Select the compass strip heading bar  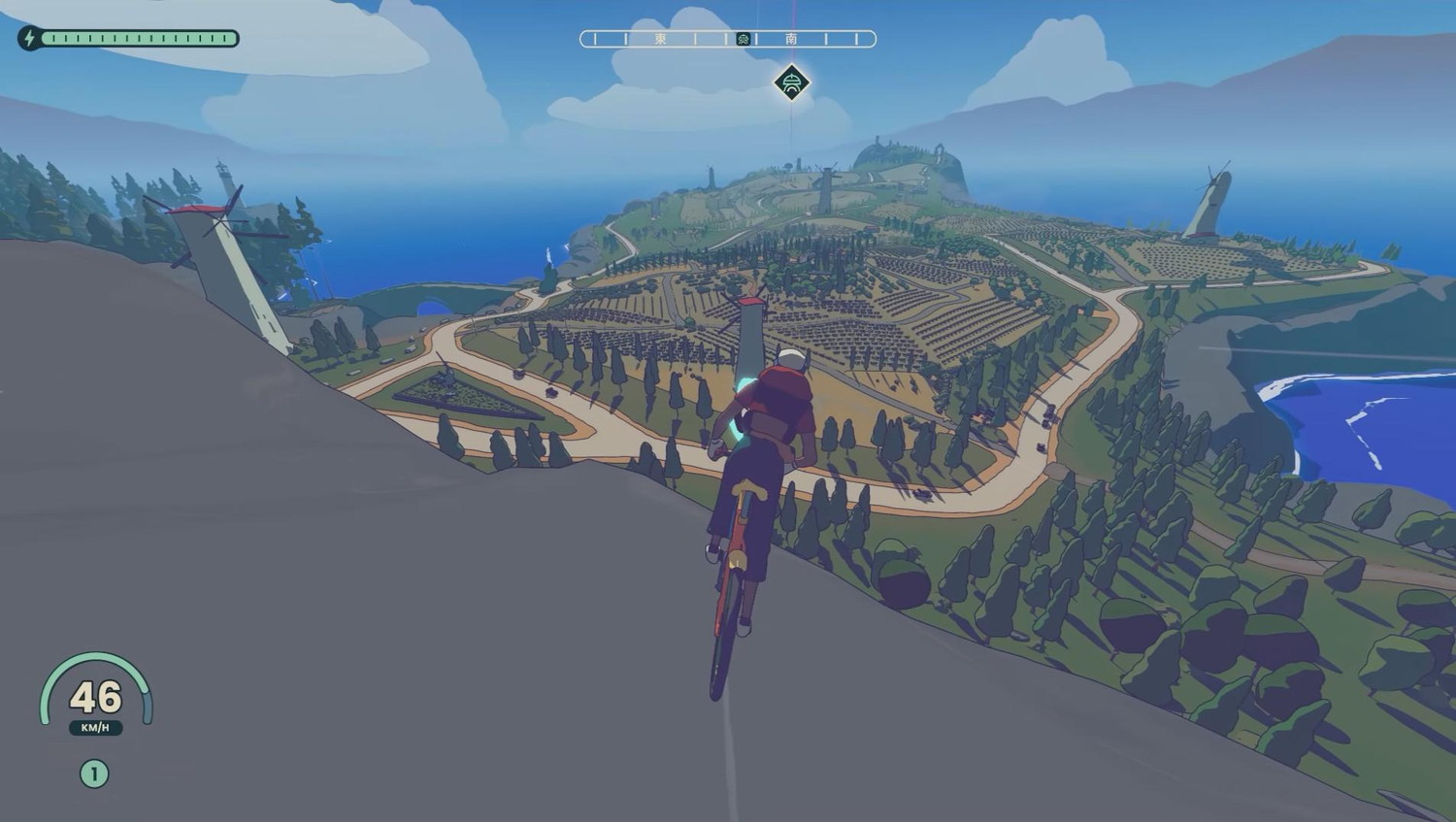tap(727, 39)
